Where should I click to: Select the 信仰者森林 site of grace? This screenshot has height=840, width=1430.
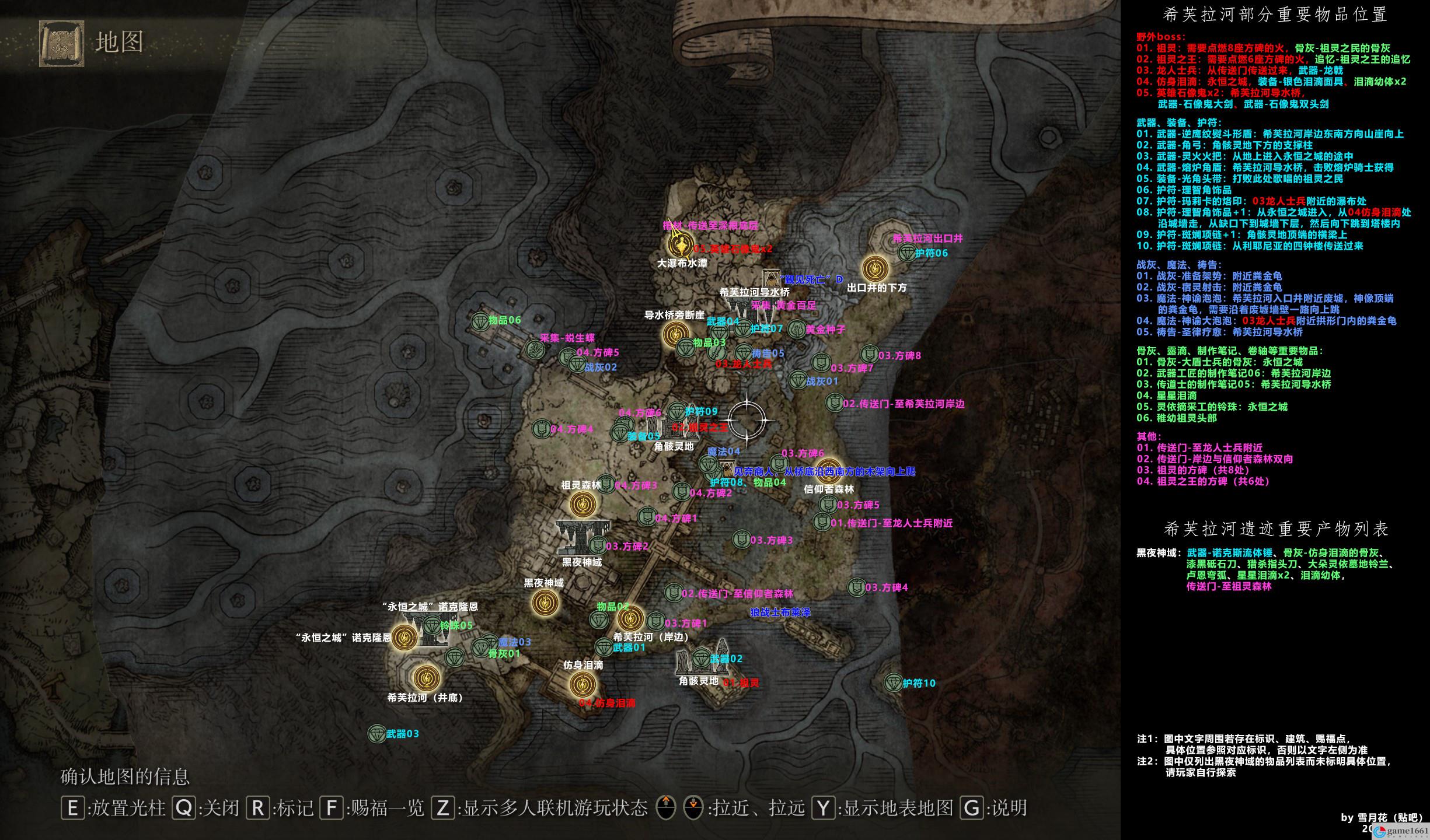point(829,470)
